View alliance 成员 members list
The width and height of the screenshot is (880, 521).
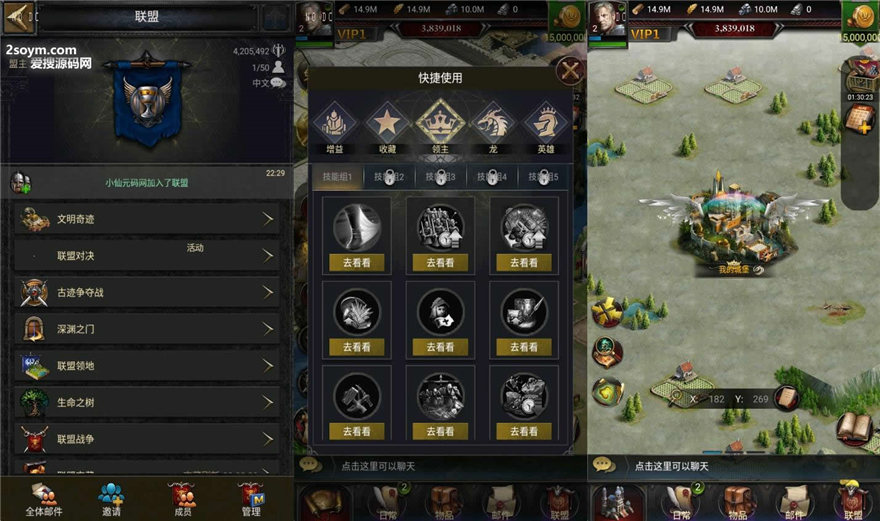pos(183,498)
